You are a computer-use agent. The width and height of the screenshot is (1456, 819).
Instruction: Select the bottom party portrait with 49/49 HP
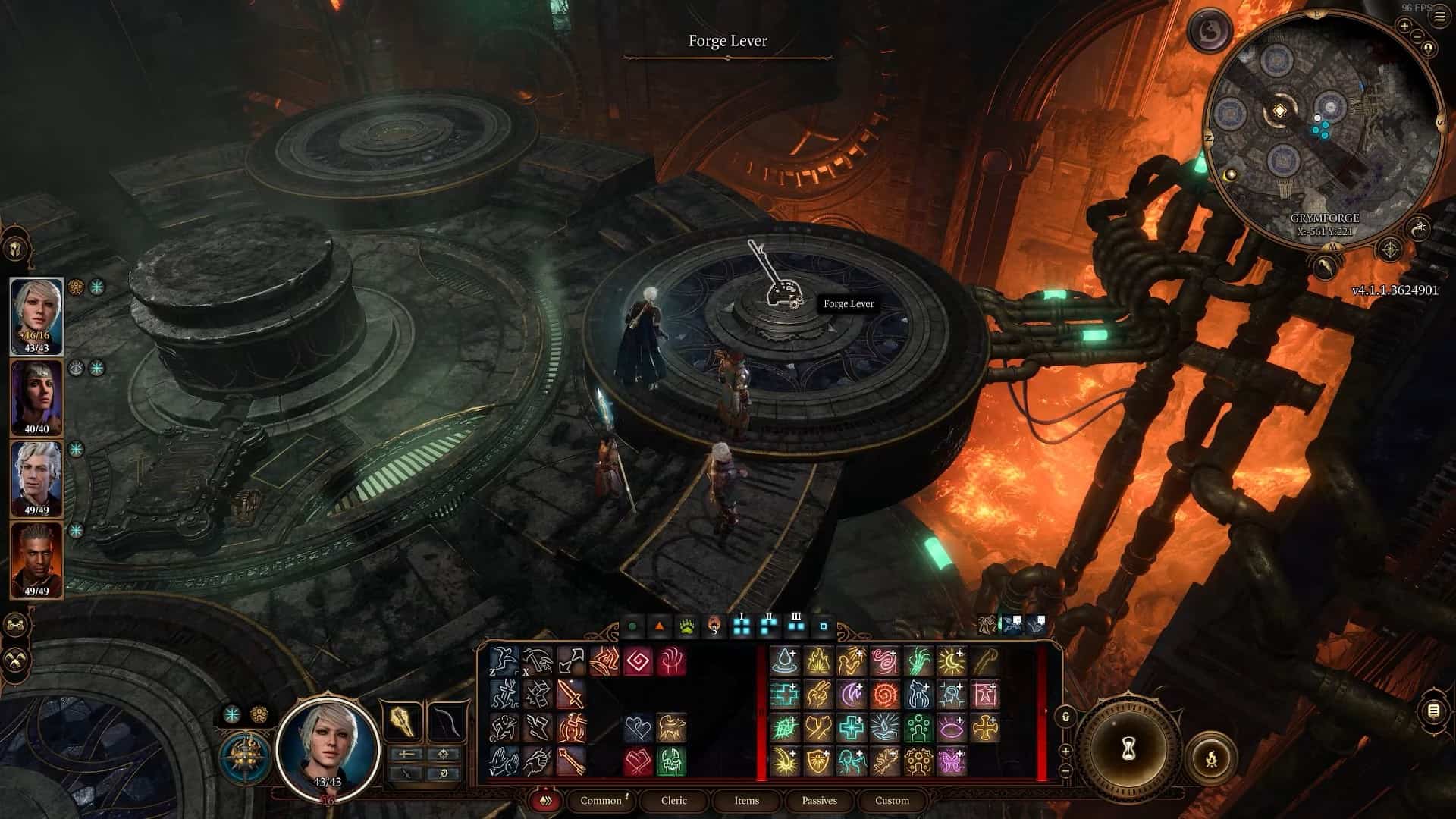coord(36,557)
